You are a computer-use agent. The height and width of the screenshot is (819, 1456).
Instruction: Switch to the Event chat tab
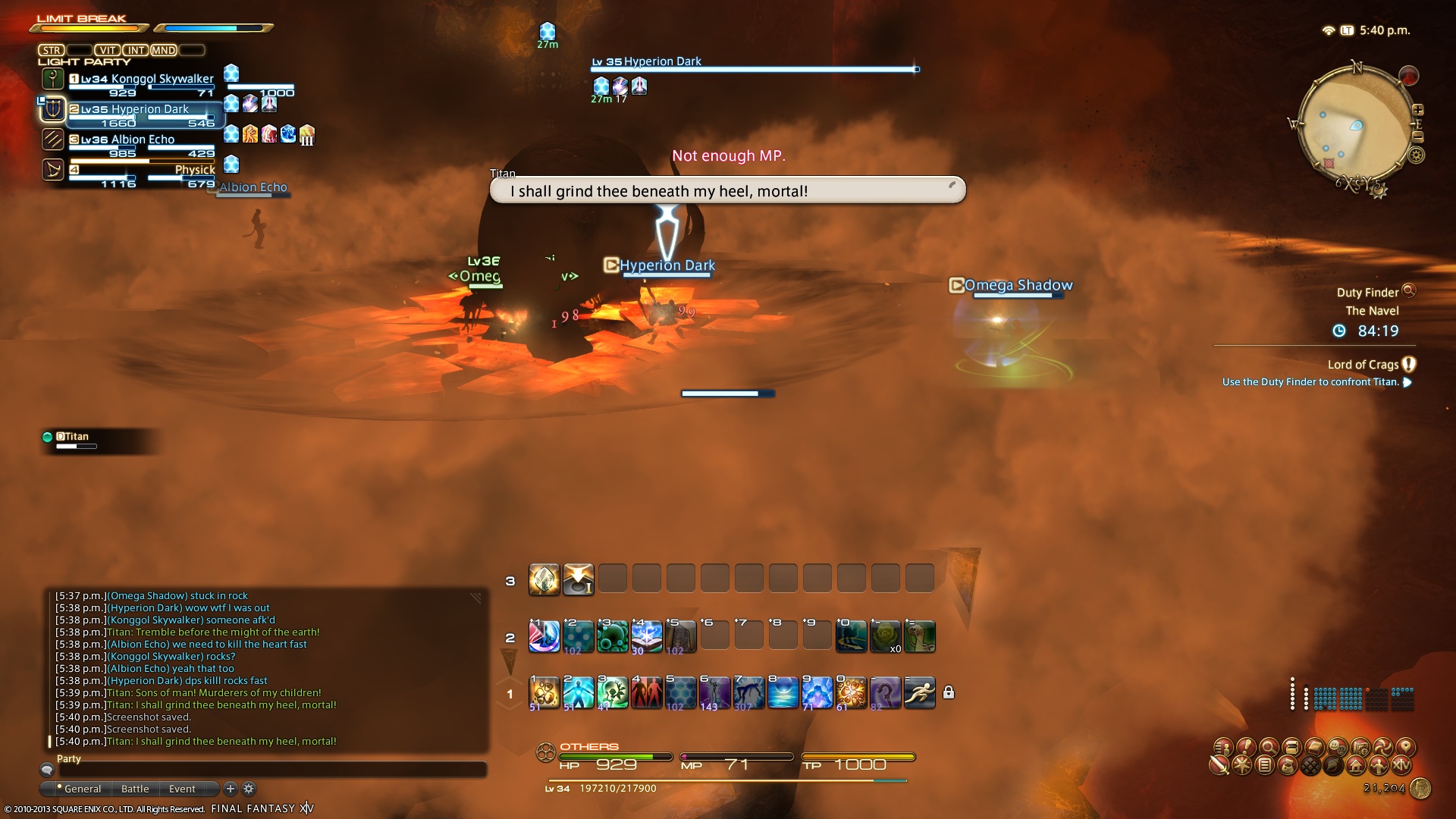[182, 789]
